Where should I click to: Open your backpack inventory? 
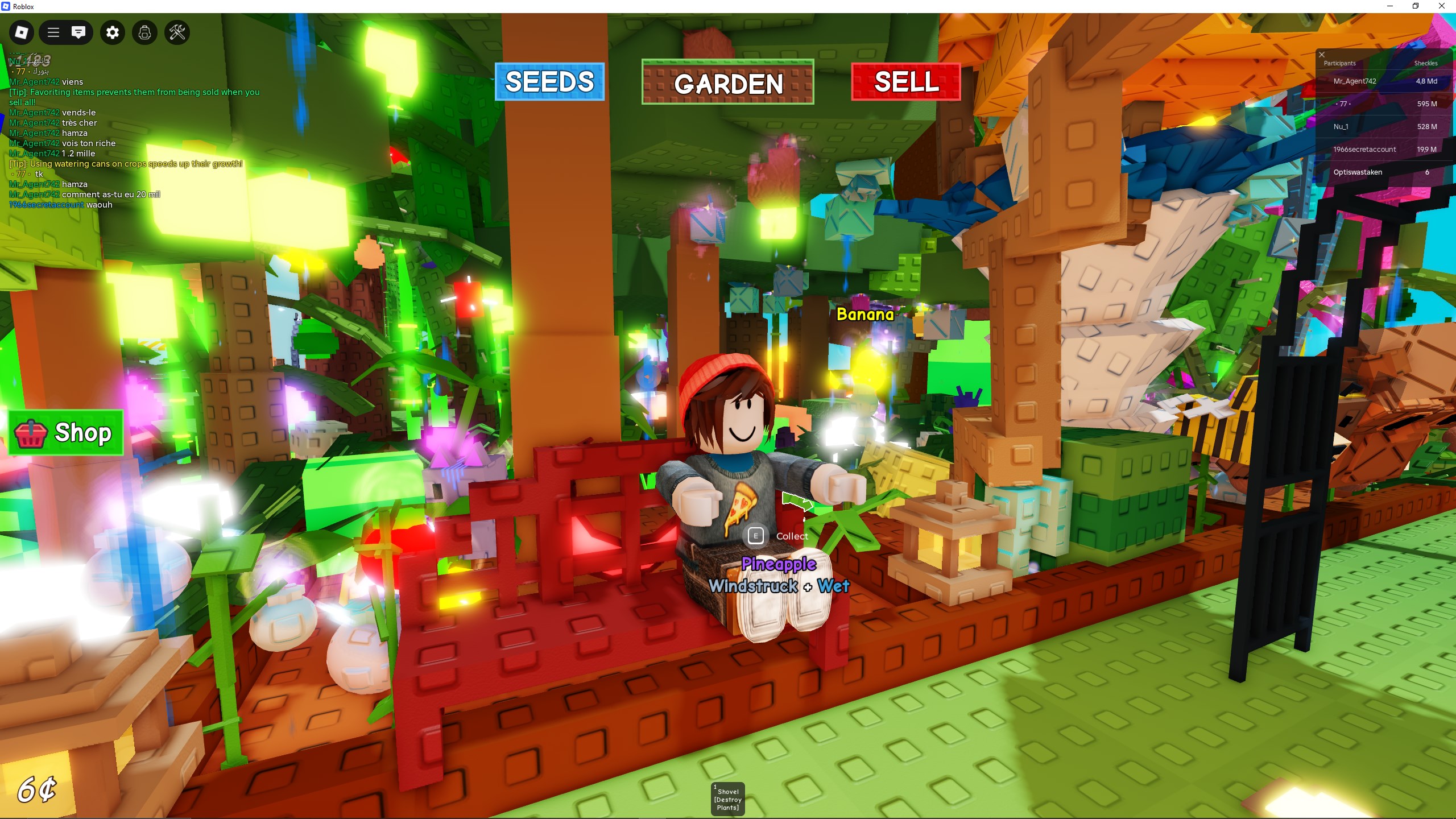(x=144, y=32)
